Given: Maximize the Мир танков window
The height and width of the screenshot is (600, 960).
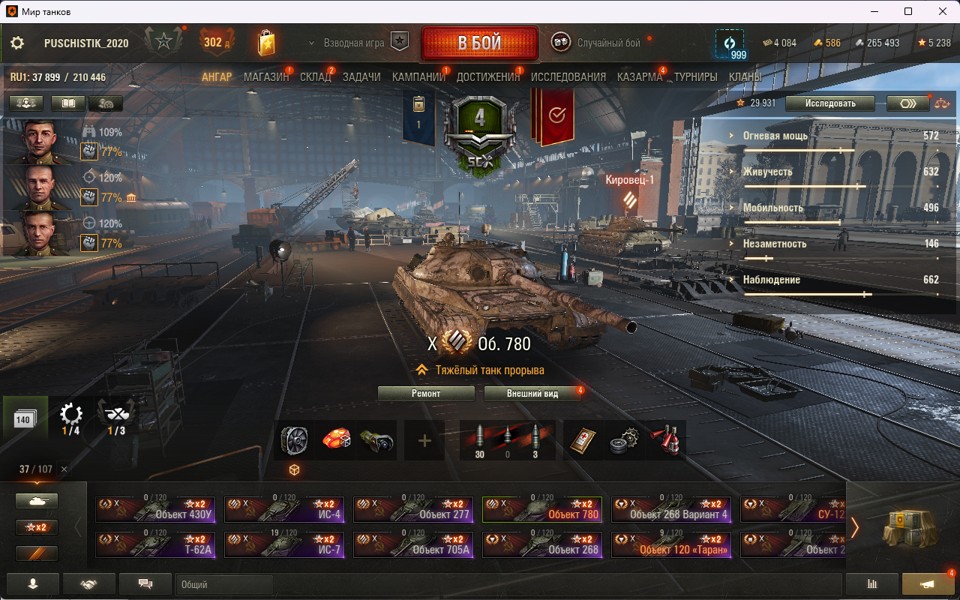Looking at the screenshot, I should [x=908, y=11].
